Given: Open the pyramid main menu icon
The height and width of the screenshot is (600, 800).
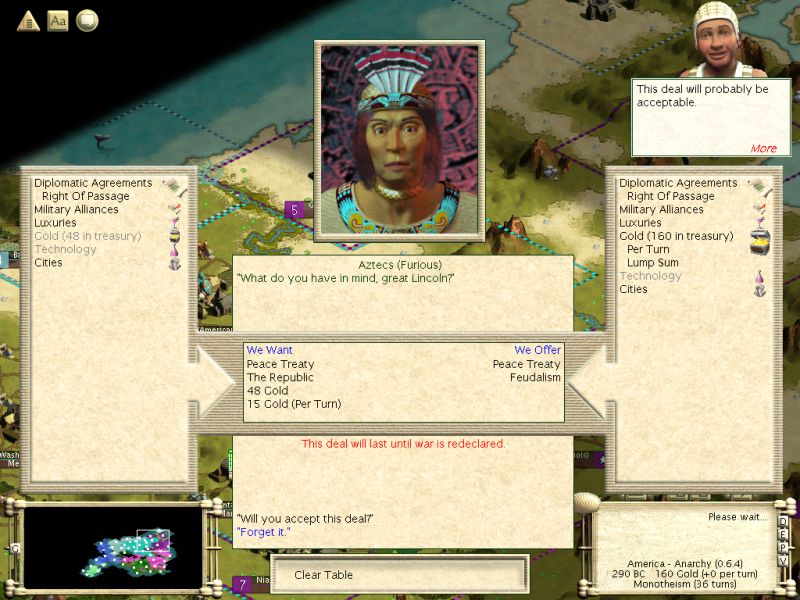Looking at the screenshot, I should pyautogui.click(x=28, y=21).
